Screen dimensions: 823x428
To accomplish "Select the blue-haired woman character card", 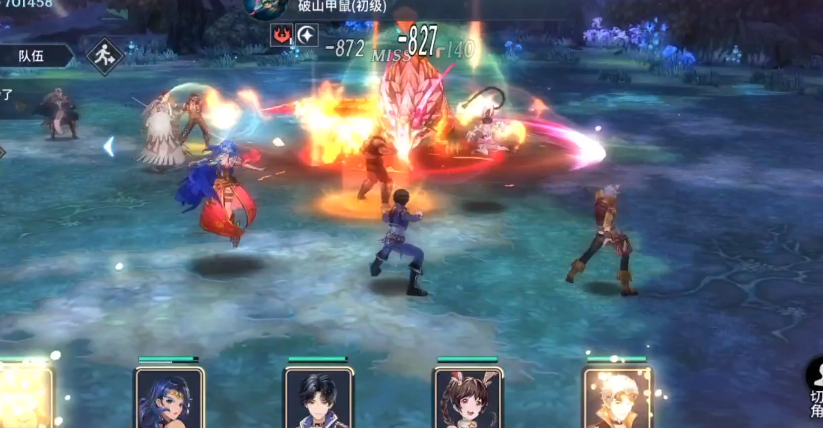I will pos(169,398).
